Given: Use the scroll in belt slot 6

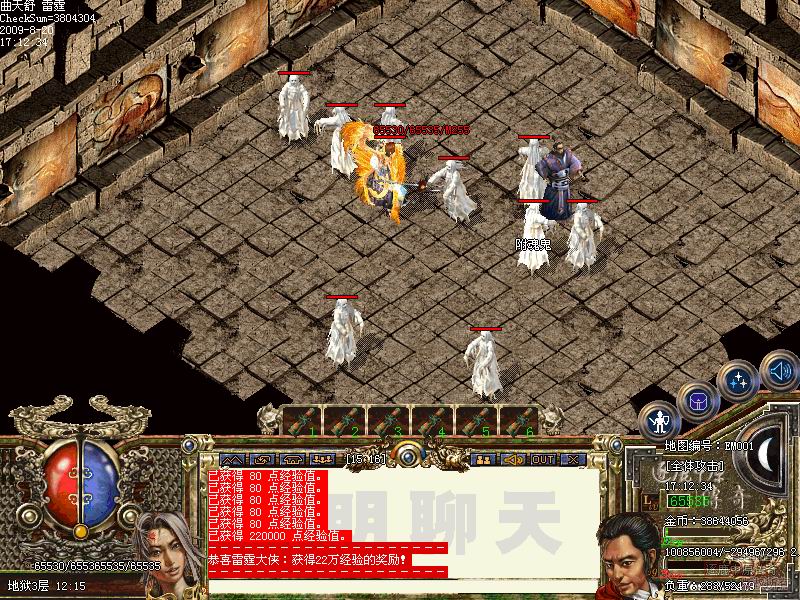Looking at the screenshot, I should coord(520,420).
